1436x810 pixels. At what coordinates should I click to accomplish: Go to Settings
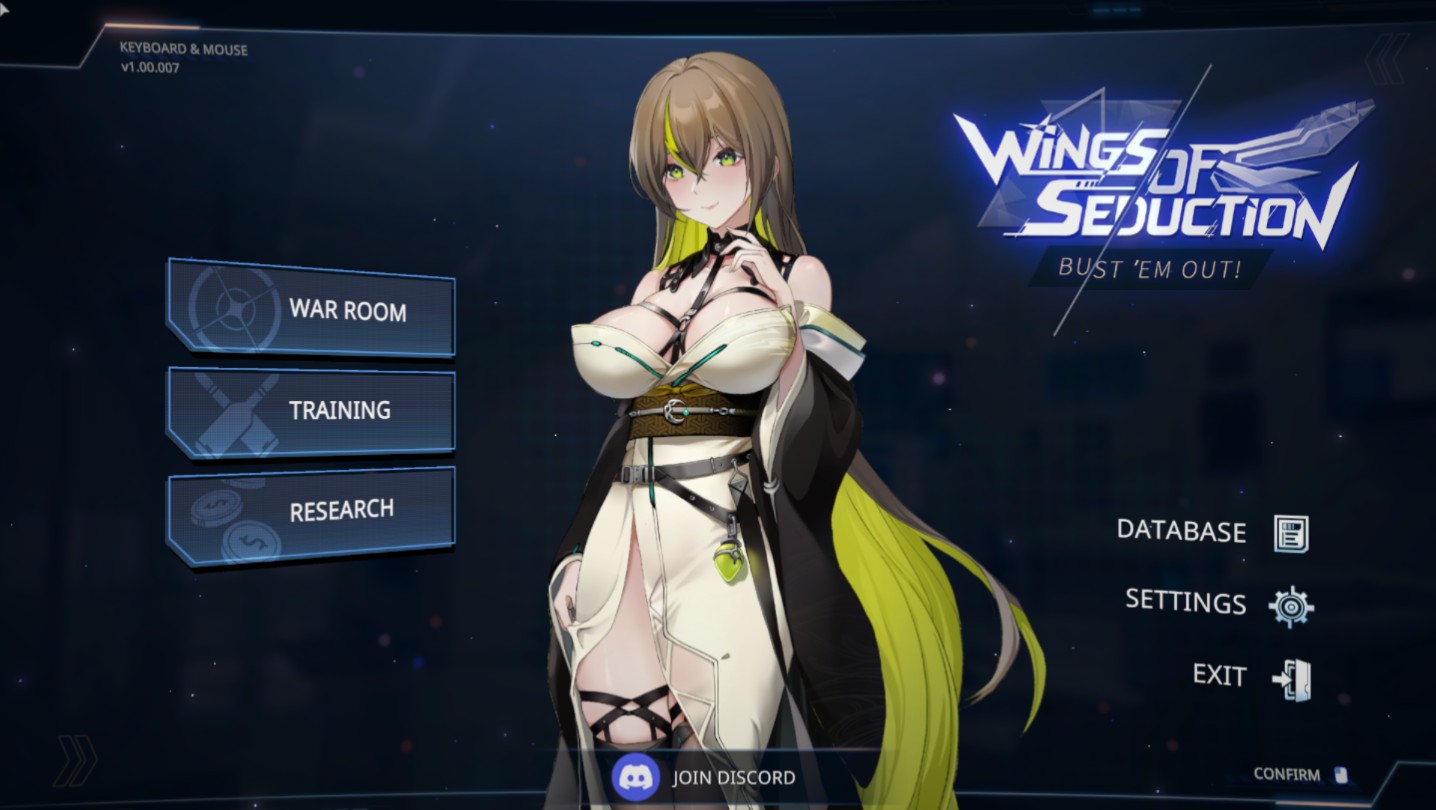1218,603
